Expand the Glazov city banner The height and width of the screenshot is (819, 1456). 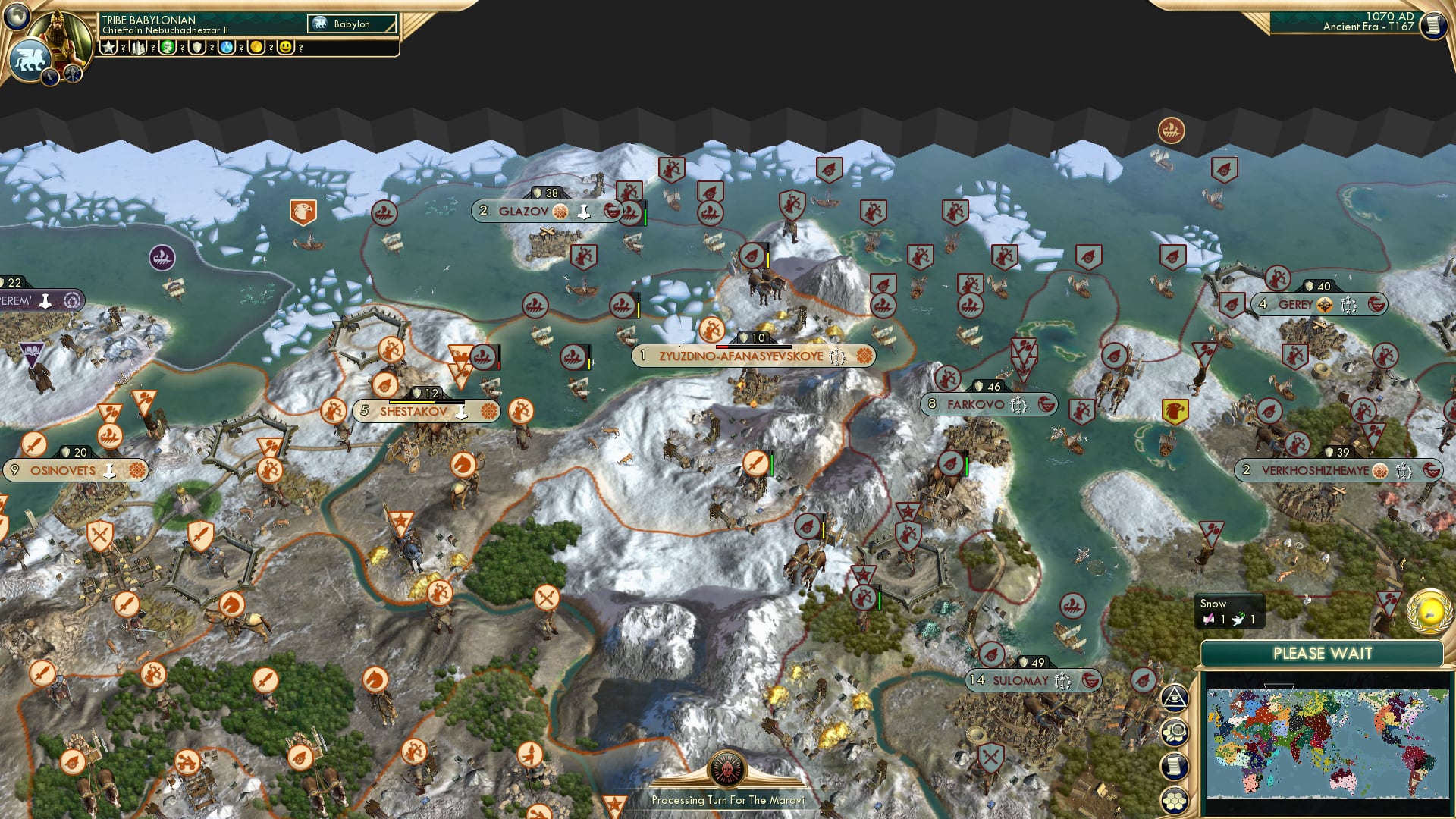click(x=522, y=212)
